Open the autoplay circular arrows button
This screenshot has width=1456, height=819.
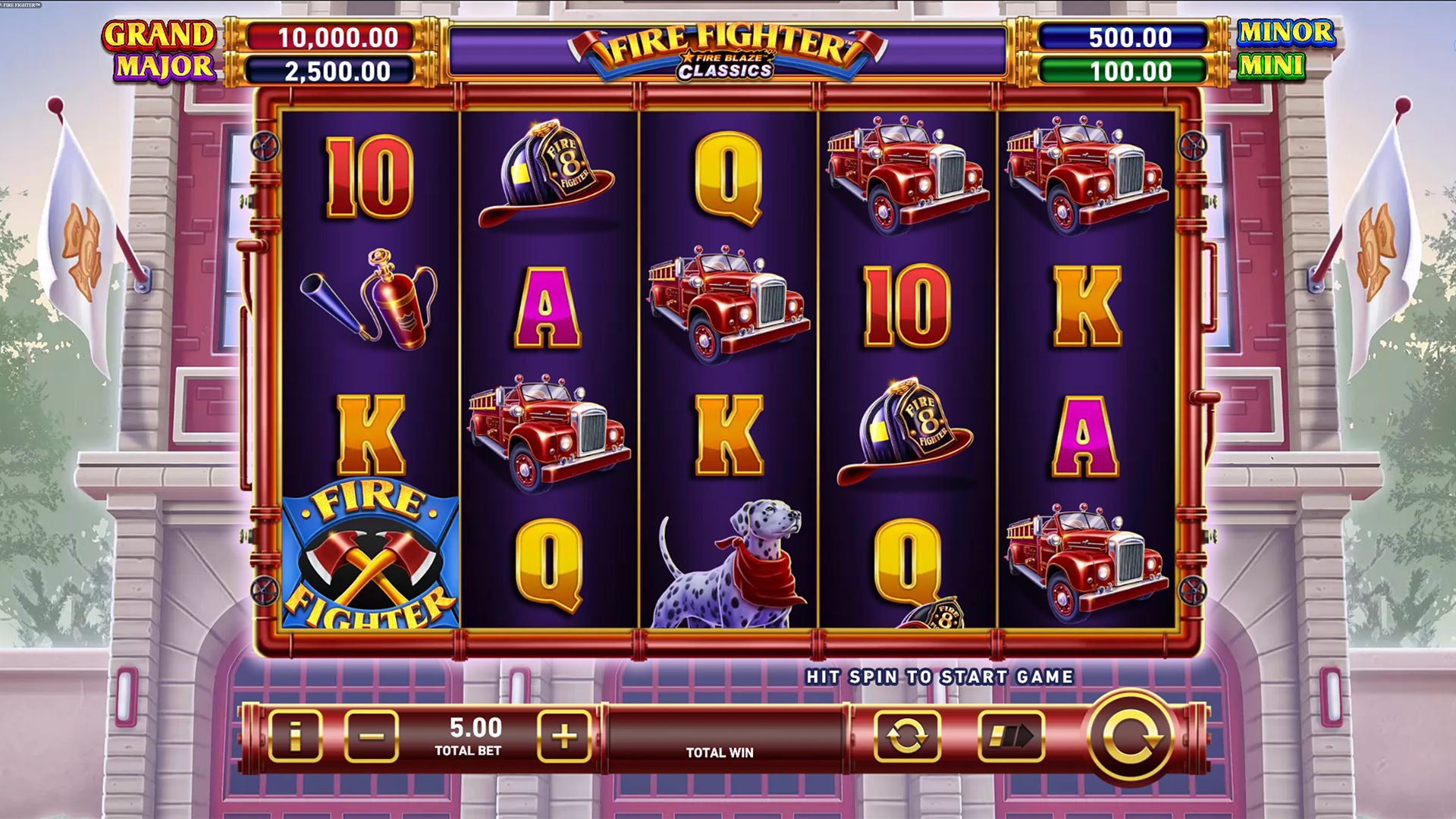[907, 736]
